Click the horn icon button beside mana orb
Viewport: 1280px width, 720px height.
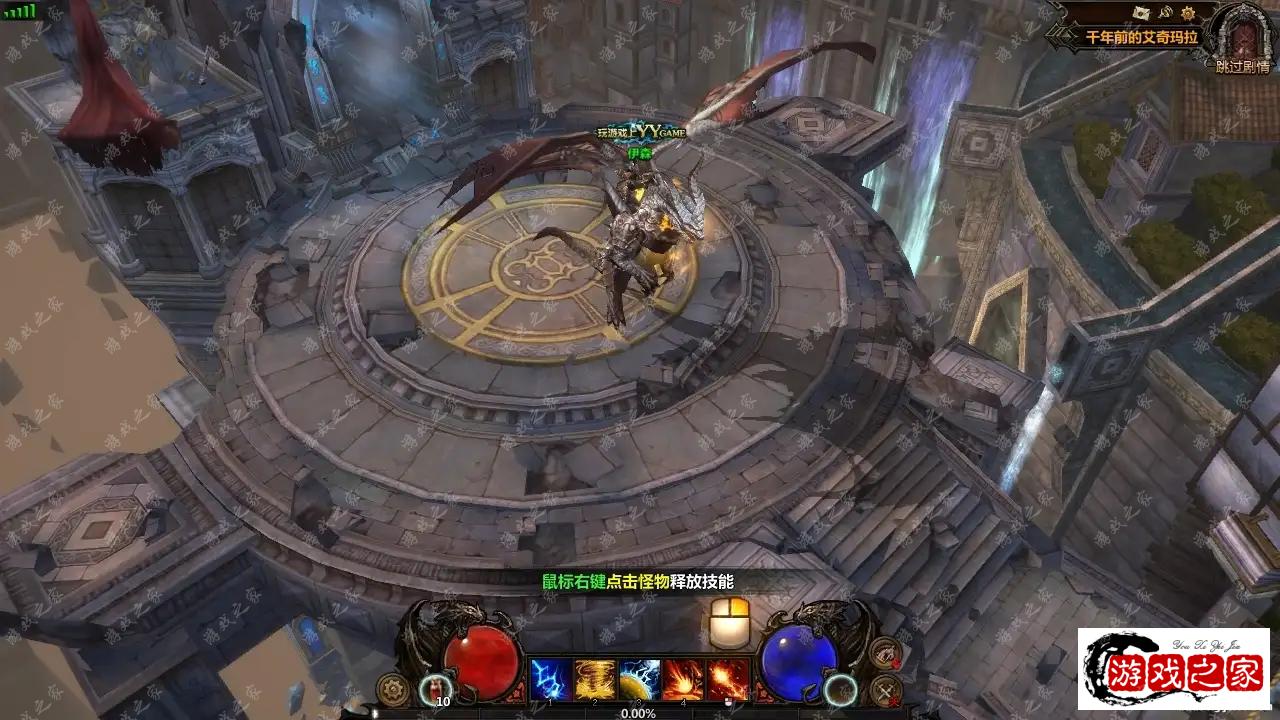click(x=885, y=654)
